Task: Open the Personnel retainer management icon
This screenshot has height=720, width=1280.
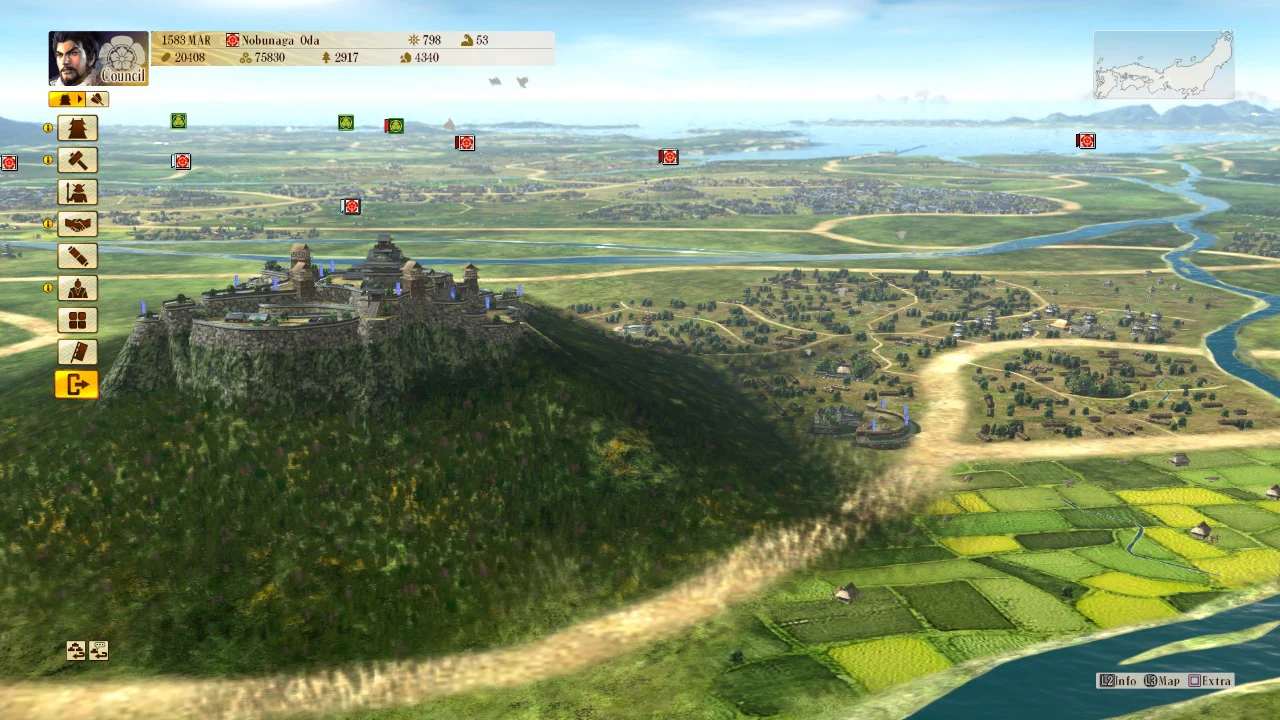Action: tap(77, 288)
